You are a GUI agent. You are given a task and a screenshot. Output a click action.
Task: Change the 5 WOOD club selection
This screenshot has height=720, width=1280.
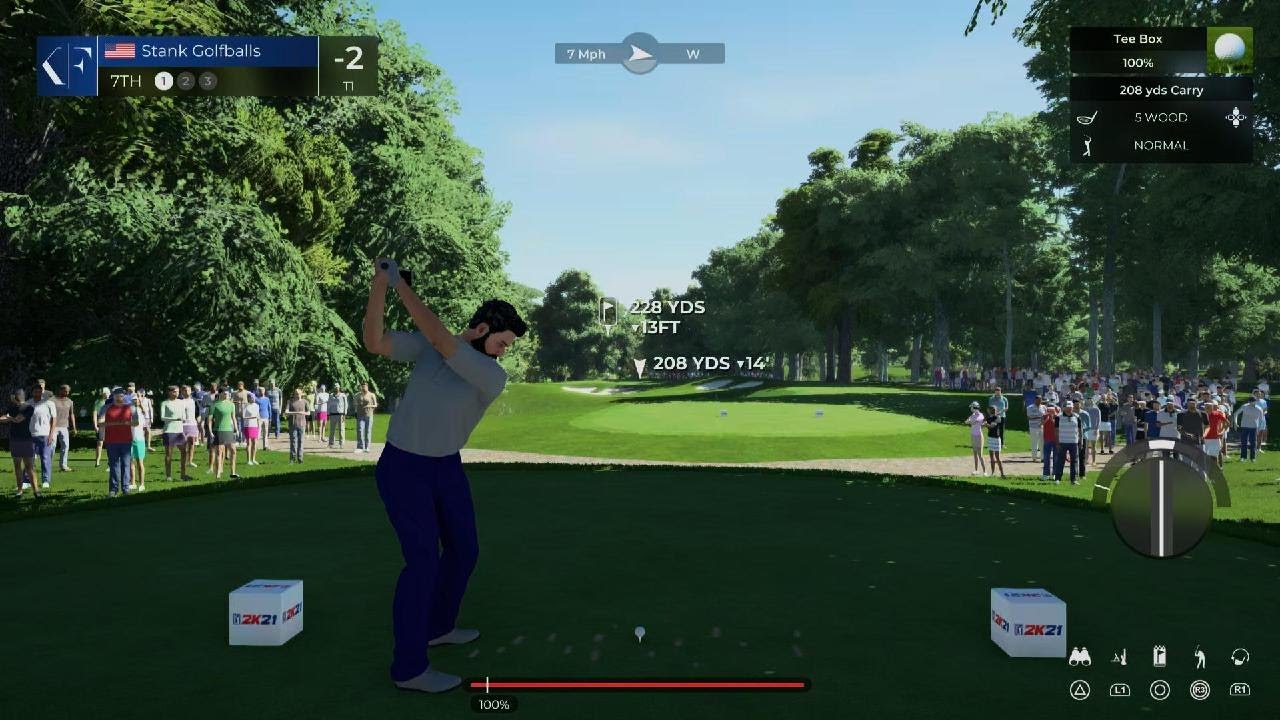point(1160,118)
